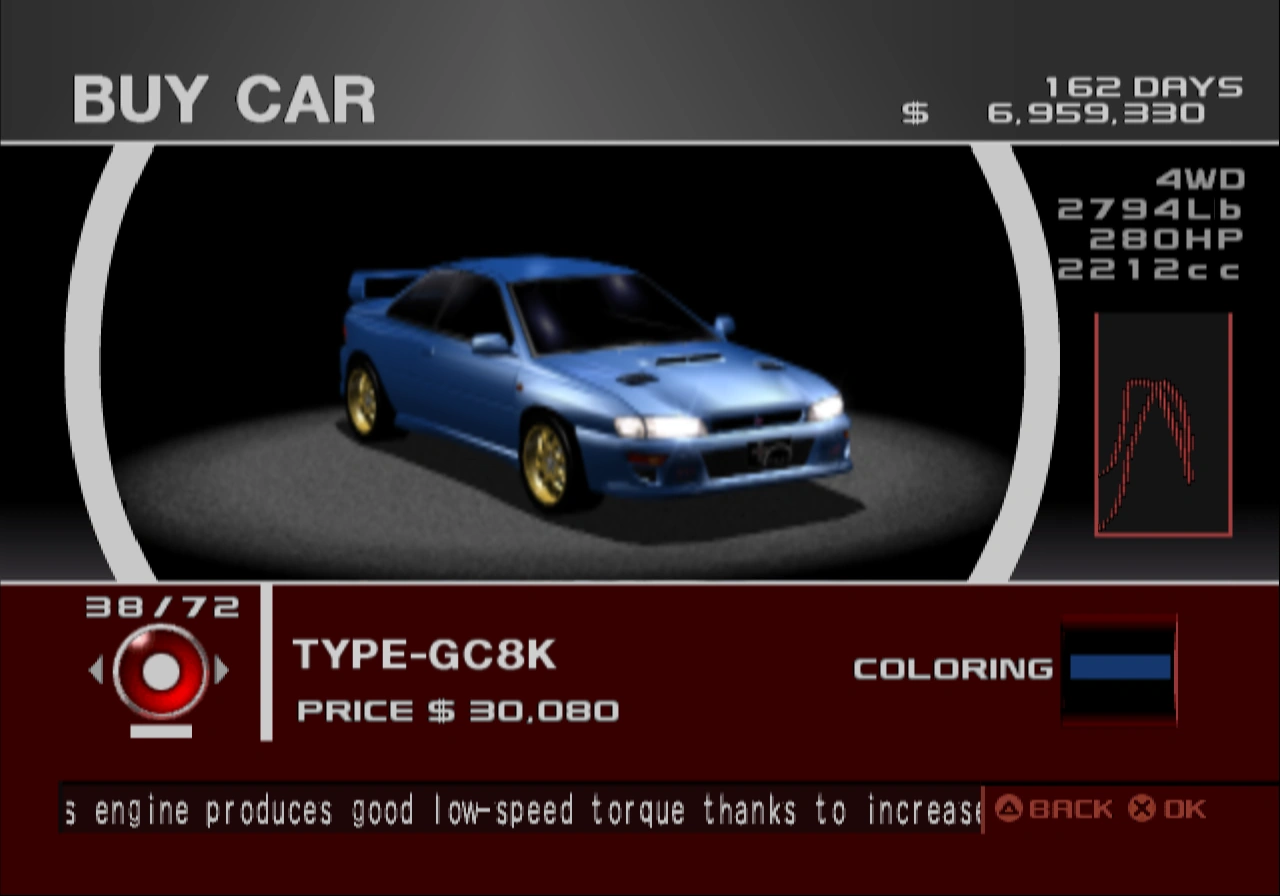Pick the blue color swatch next to COLORING
Viewport: 1280px width, 896px height.
coord(1120,668)
